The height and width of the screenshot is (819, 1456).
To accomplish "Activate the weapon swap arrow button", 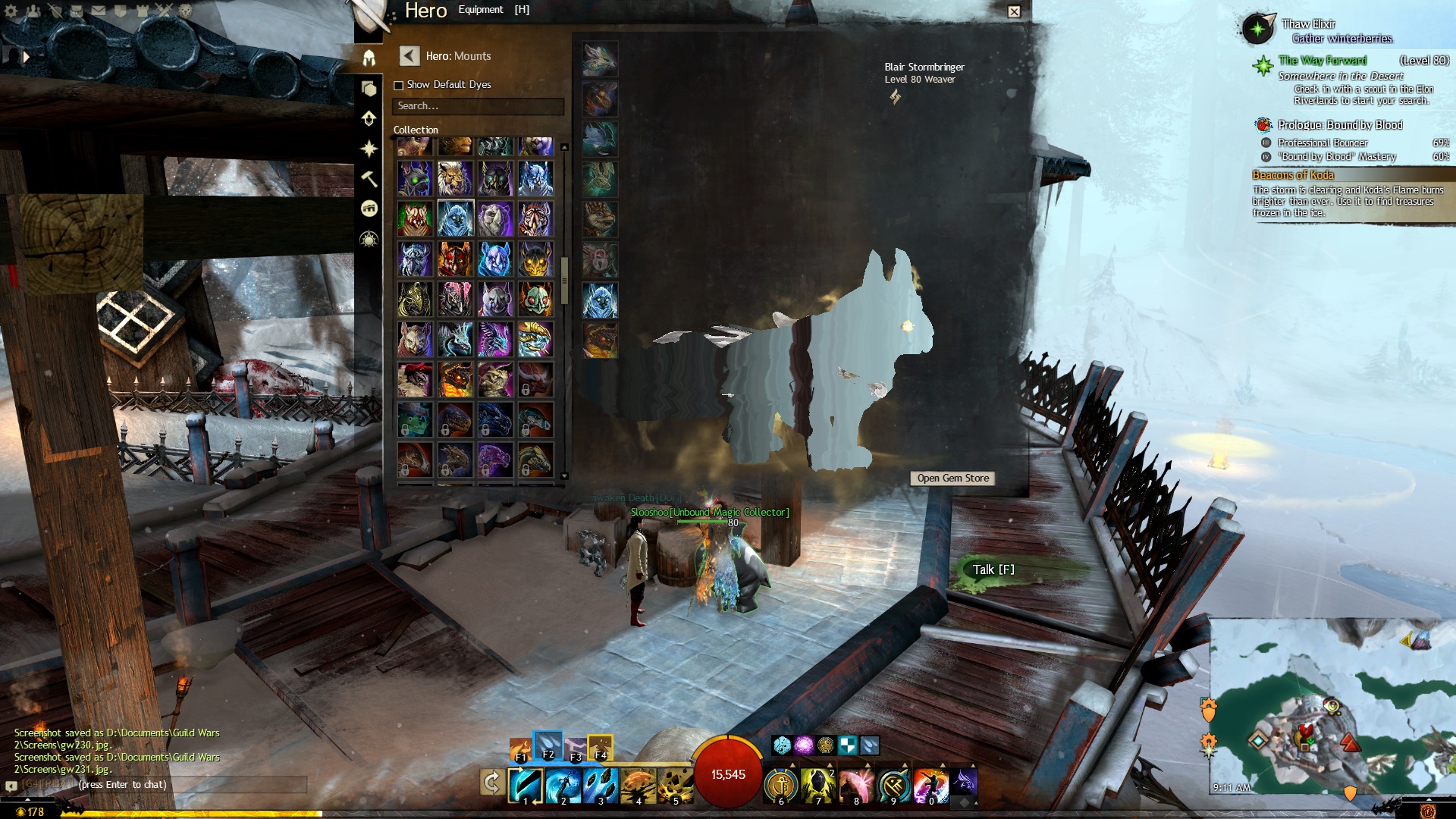I will pyautogui.click(x=491, y=783).
